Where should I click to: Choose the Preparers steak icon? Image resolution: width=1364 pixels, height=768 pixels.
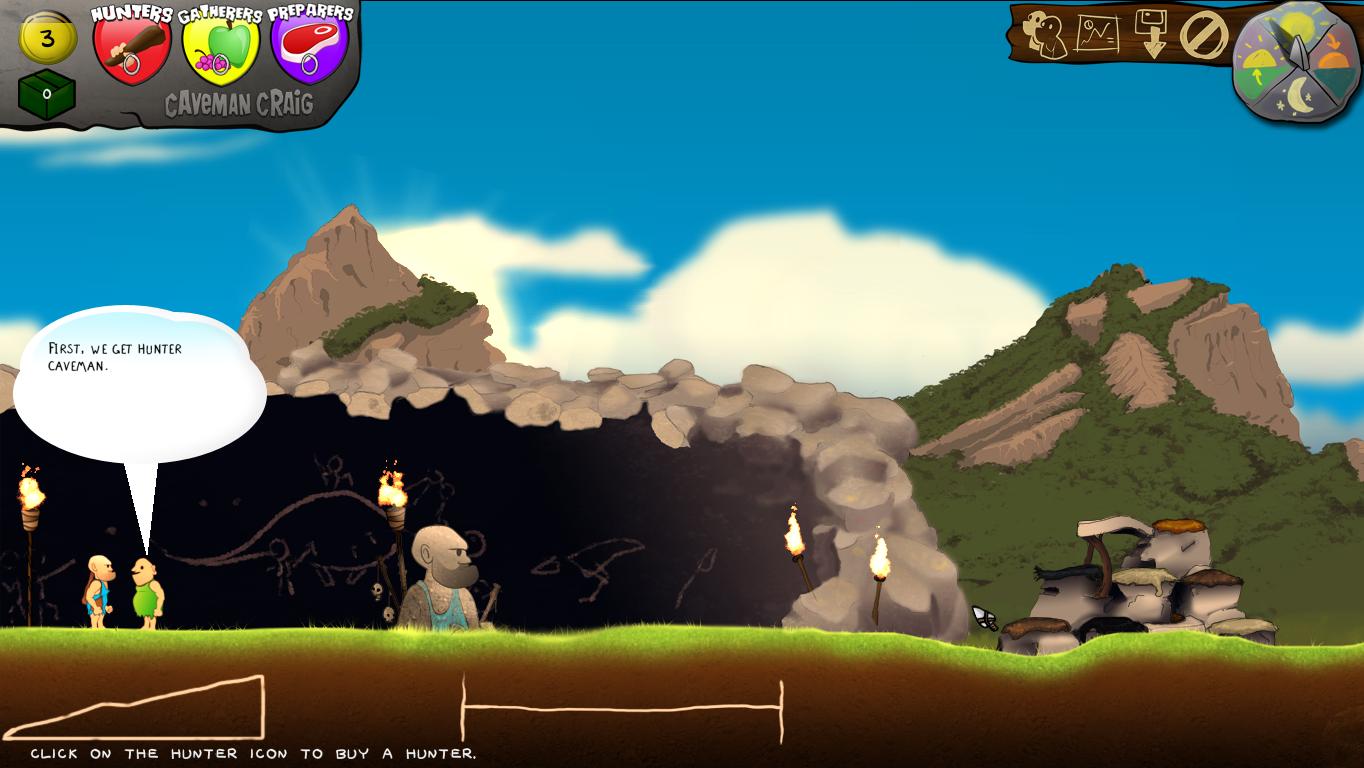(x=309, y=48)
